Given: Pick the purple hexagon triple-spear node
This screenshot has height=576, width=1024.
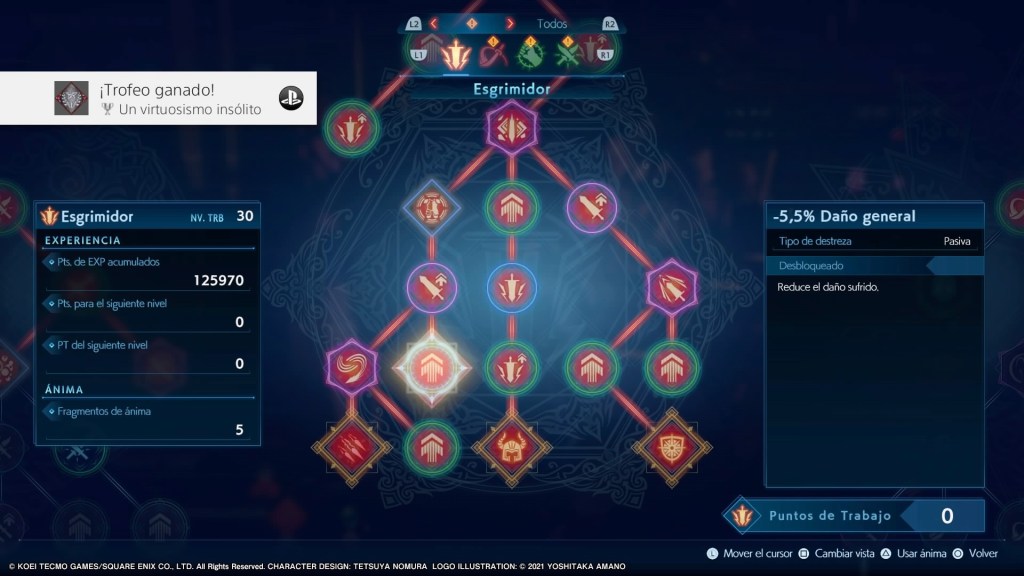Looking at the screenshot, I should (x=672, y=288).
